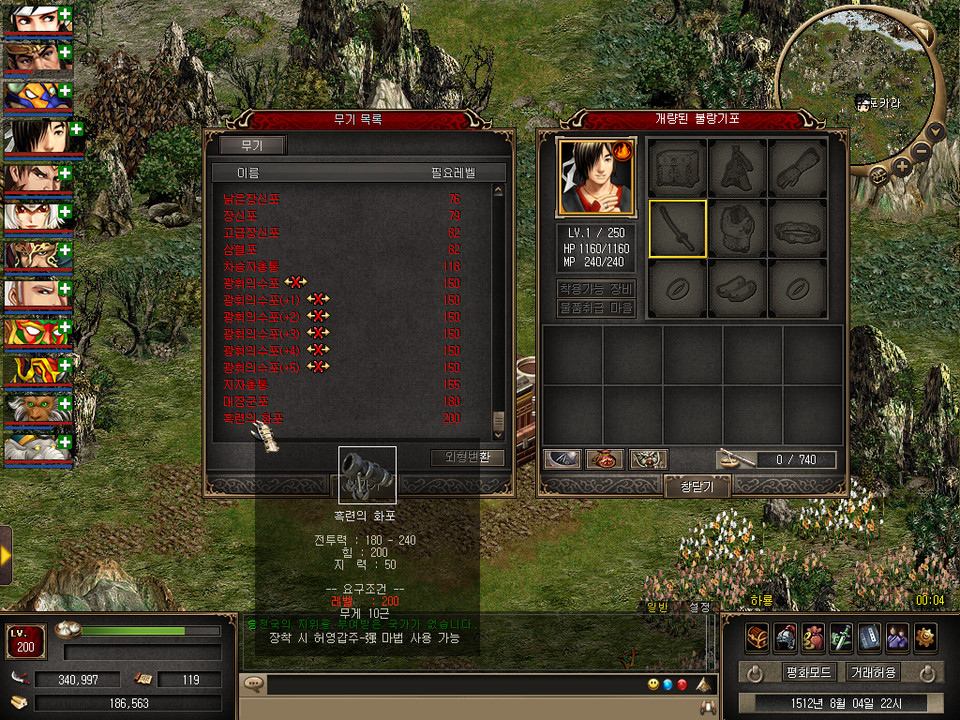Choose the 지자총통 weapon row
This screenshot has height=720, width=960.
(252, 384)
